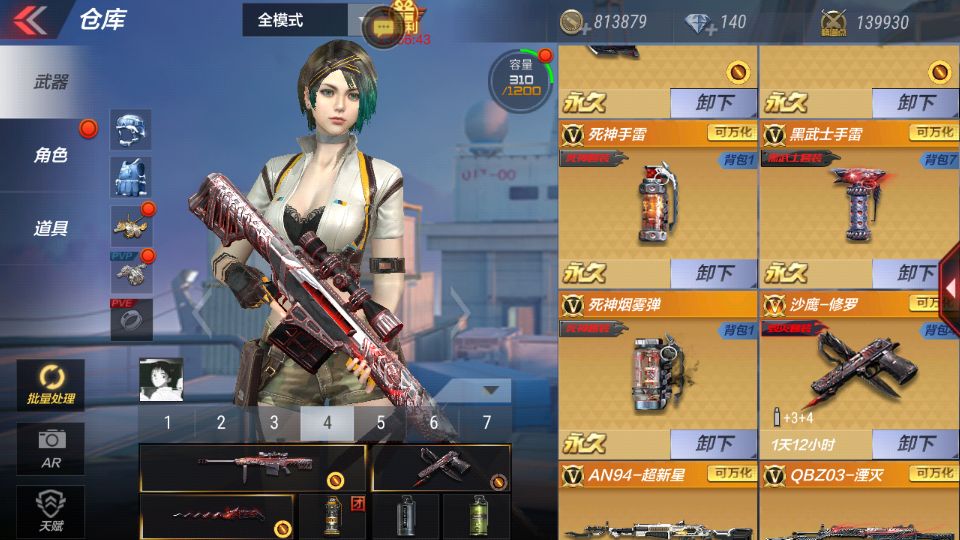Image resolution: width=960 pixels, height=540 pixels.
Task: Open the 批量处理 batch processing button
Action: 50,385
